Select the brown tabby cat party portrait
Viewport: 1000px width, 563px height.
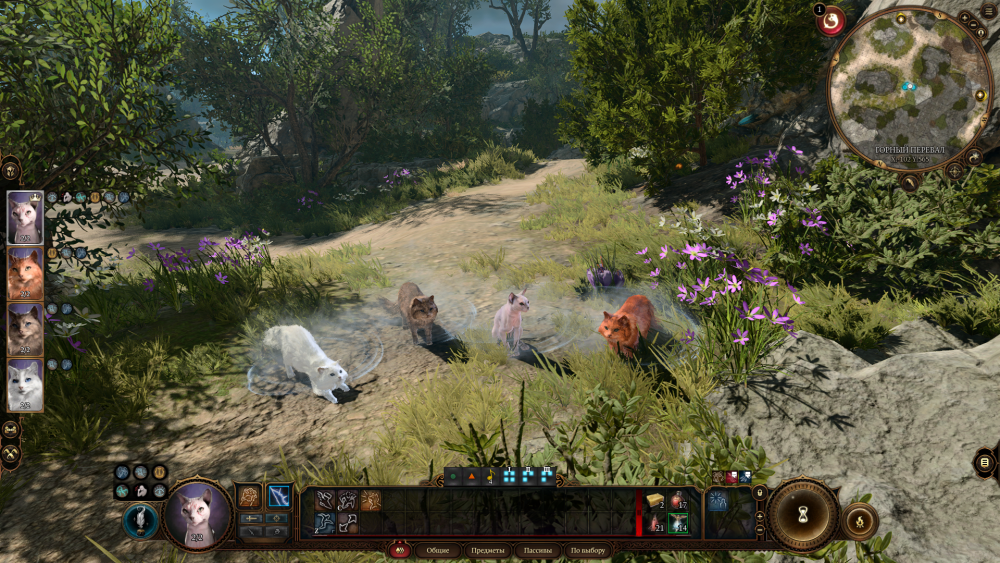click(25, 330)
